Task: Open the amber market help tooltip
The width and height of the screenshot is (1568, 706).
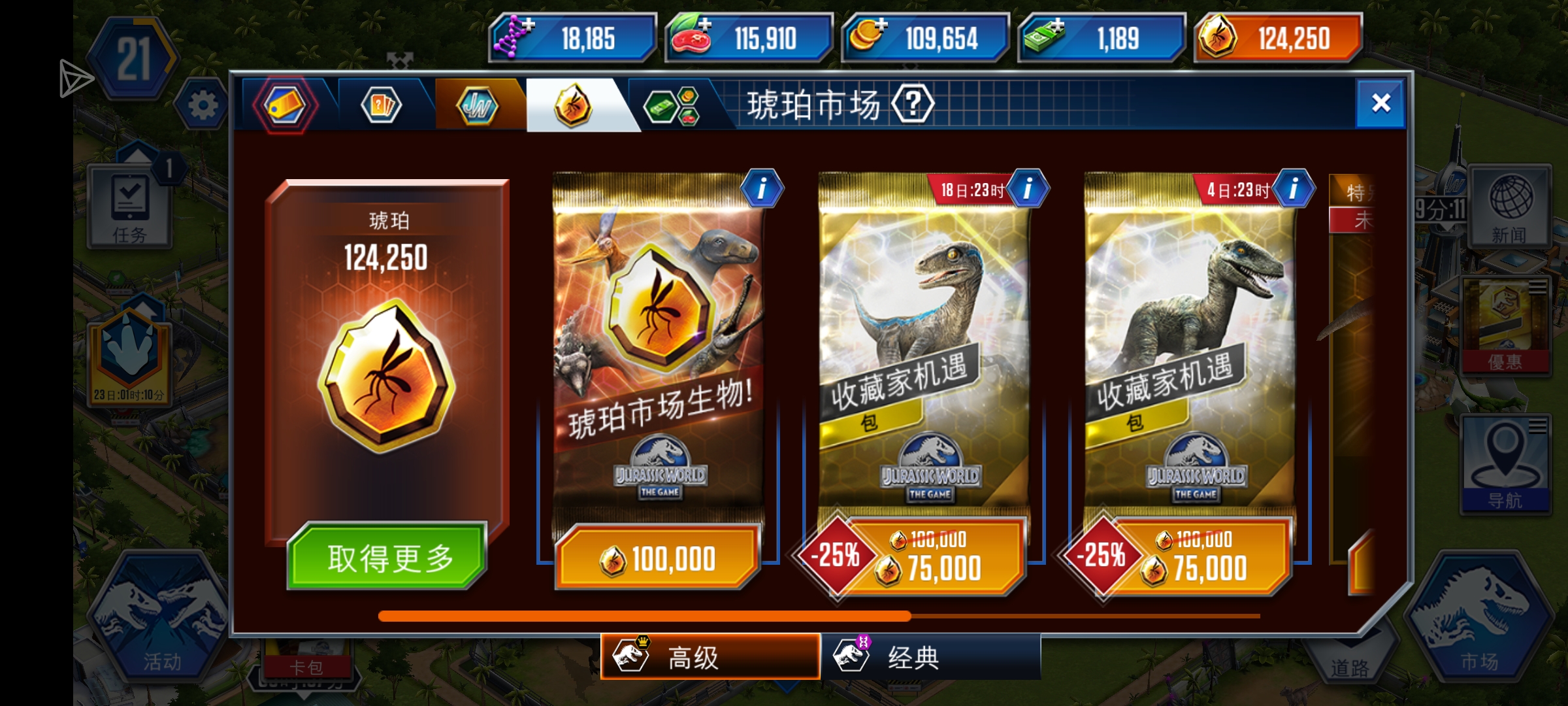Action: click(x=913, y=103)
